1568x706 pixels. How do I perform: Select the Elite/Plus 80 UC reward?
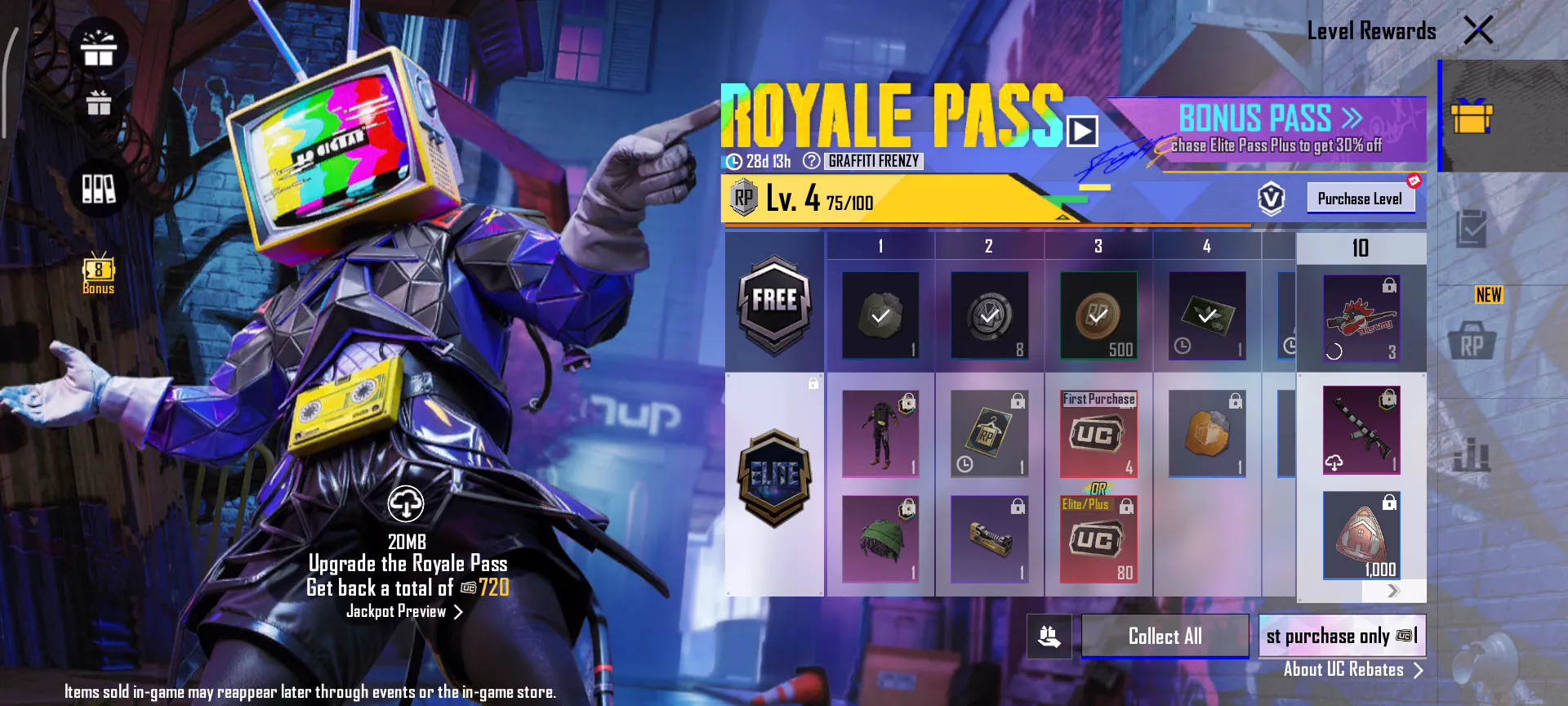[1098, 541]
